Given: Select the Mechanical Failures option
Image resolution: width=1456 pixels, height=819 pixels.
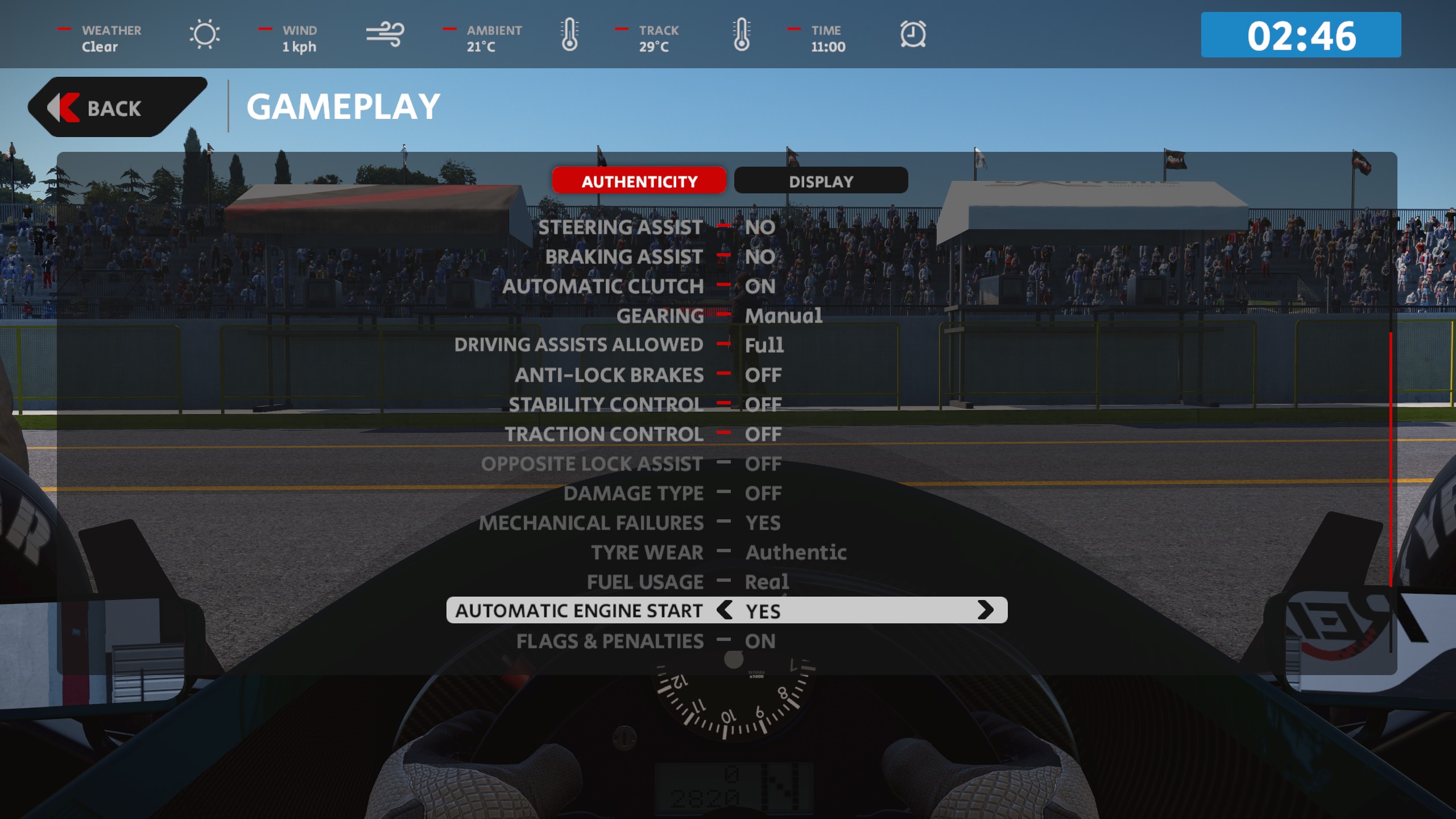Looking at the screenshot, I should click(x=591, y=523).
